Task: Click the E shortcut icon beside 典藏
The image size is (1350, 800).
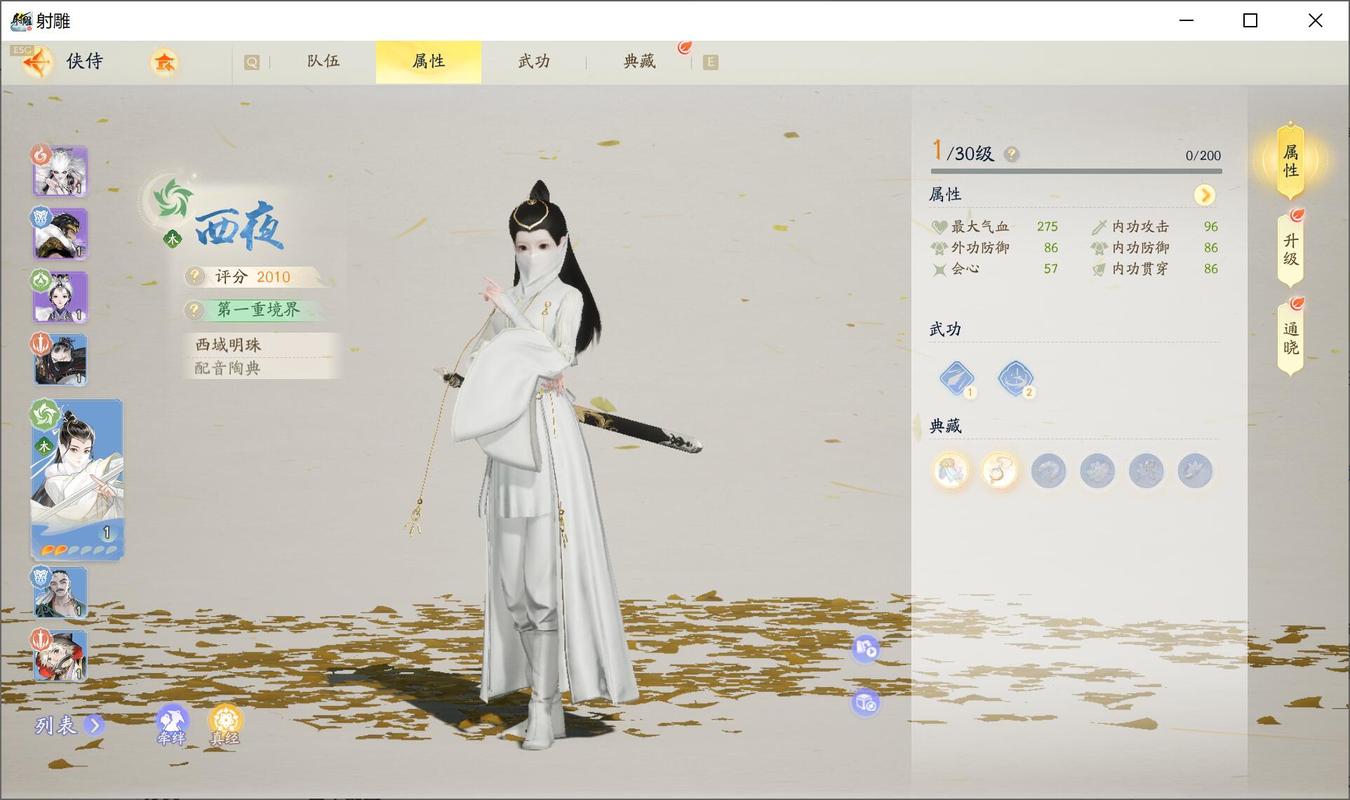Action: pos(710,61)
